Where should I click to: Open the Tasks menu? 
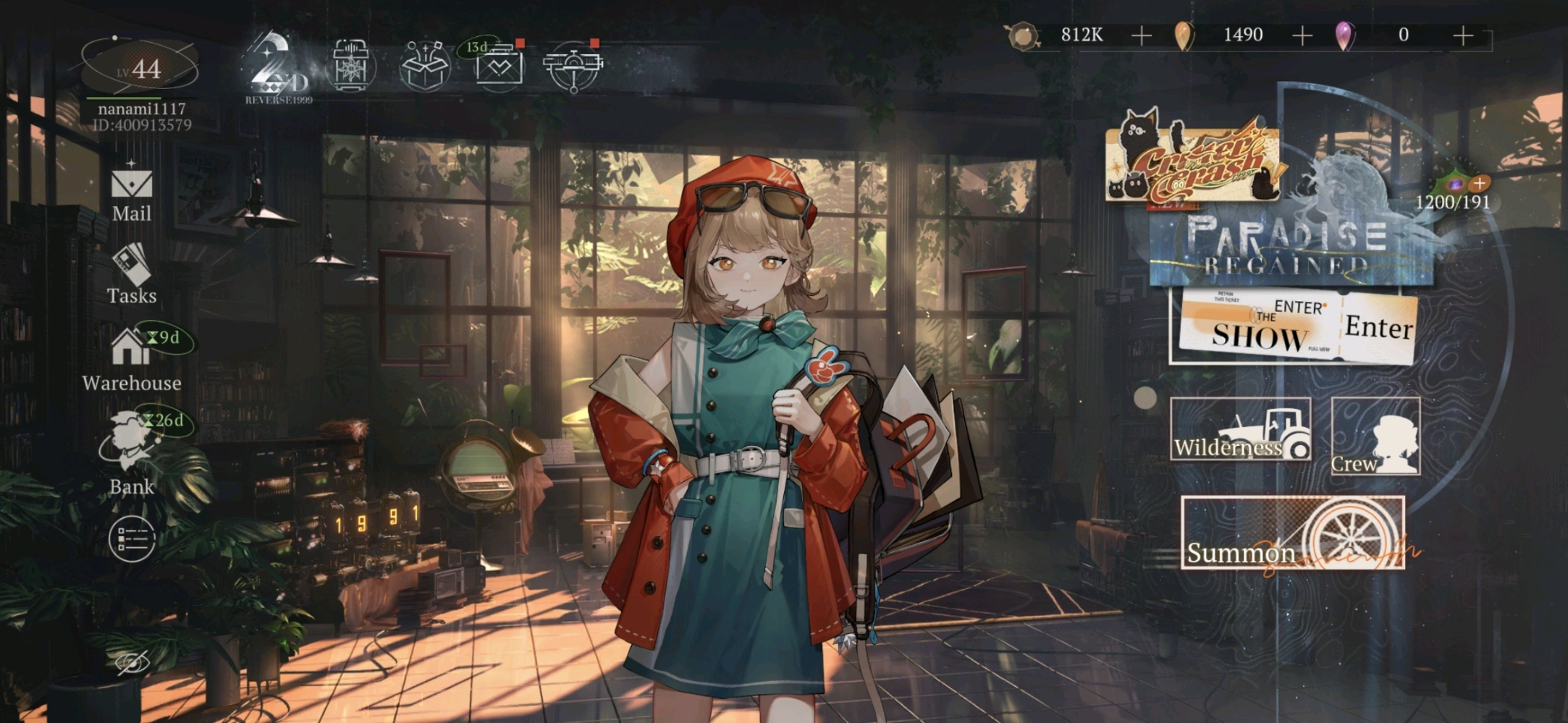point(132,275)
